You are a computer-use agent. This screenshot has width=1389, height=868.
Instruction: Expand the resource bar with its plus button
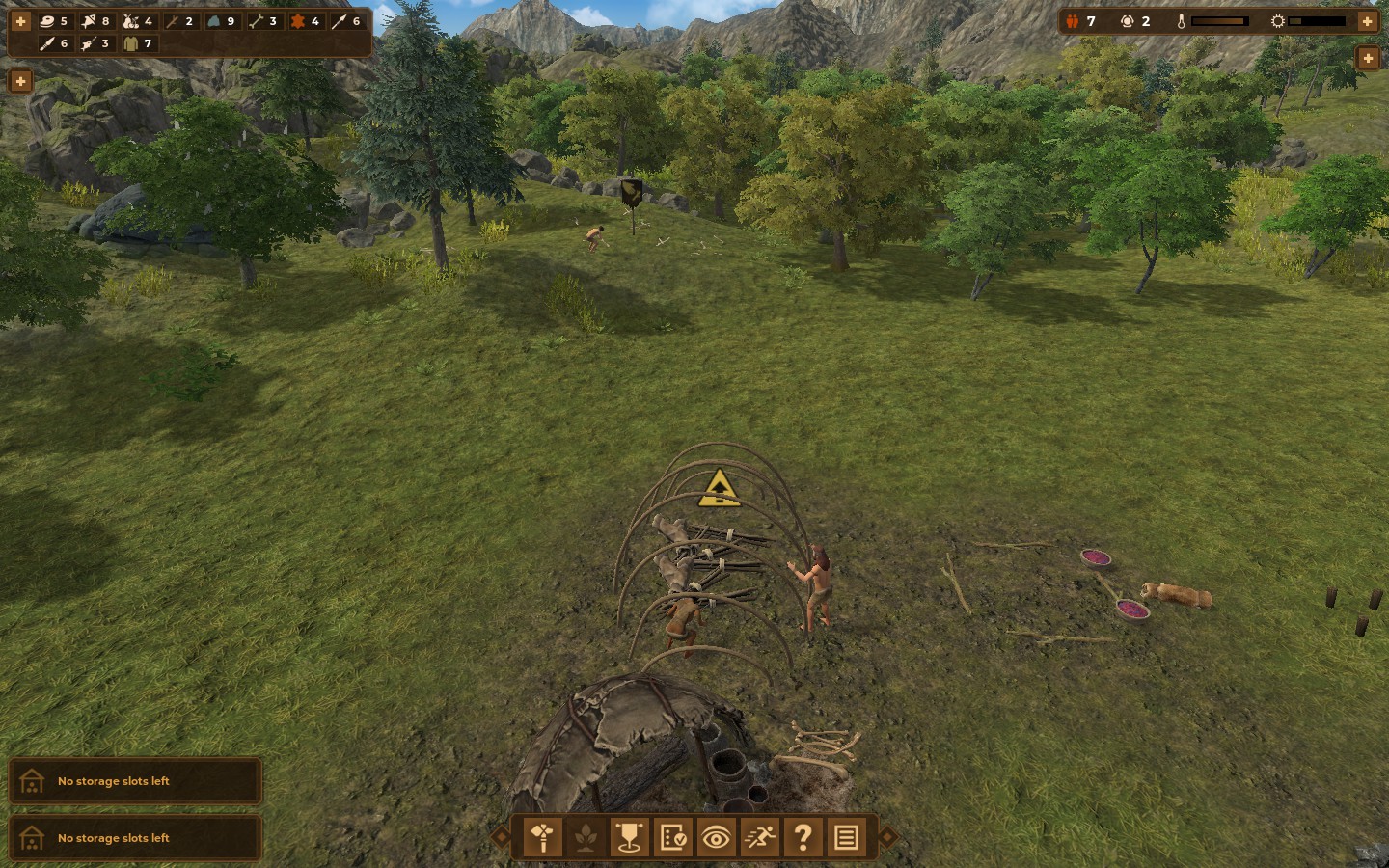[20, 21]
